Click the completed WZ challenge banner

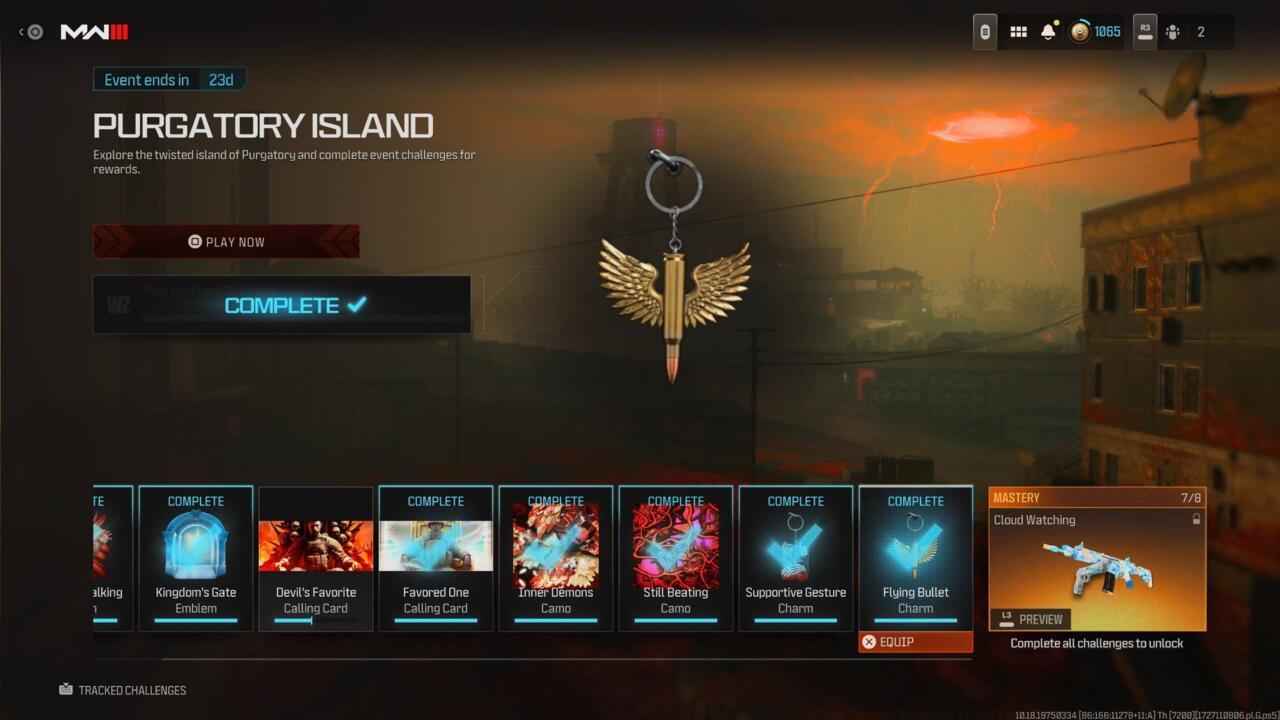pos(282,305)
